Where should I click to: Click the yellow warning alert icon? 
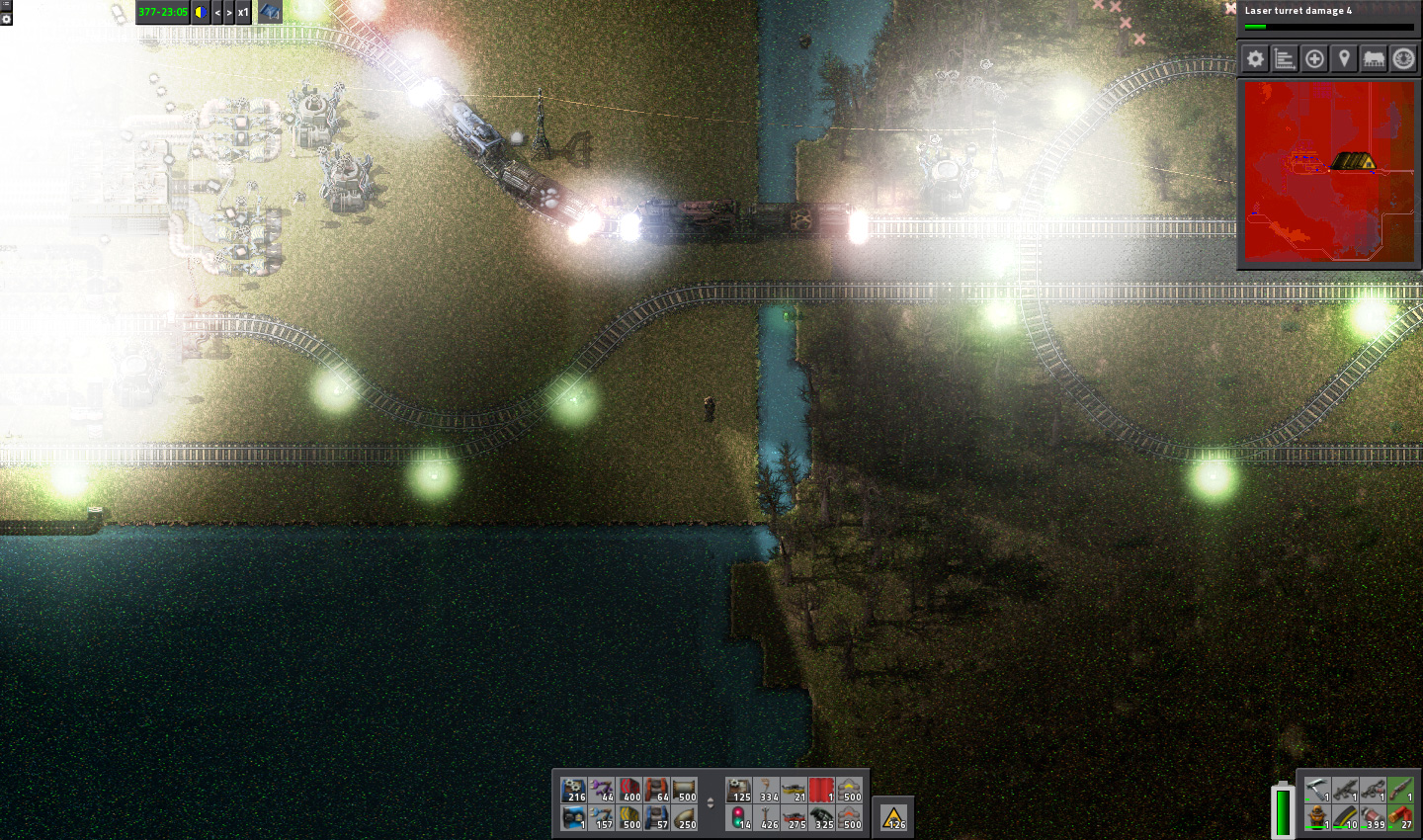tap(893, 817)
